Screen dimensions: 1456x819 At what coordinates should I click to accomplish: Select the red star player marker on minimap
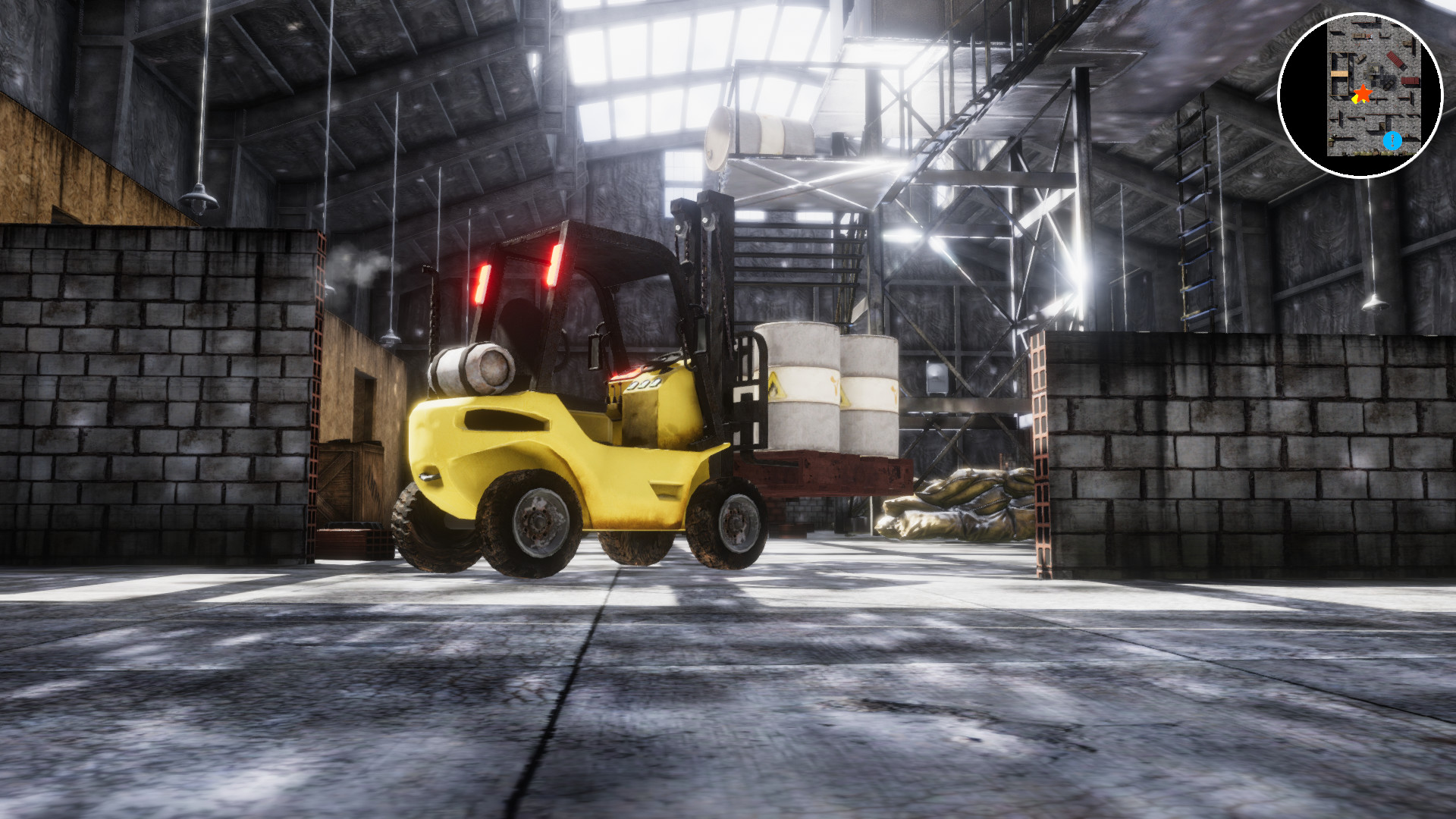[x=1363, y=93]
